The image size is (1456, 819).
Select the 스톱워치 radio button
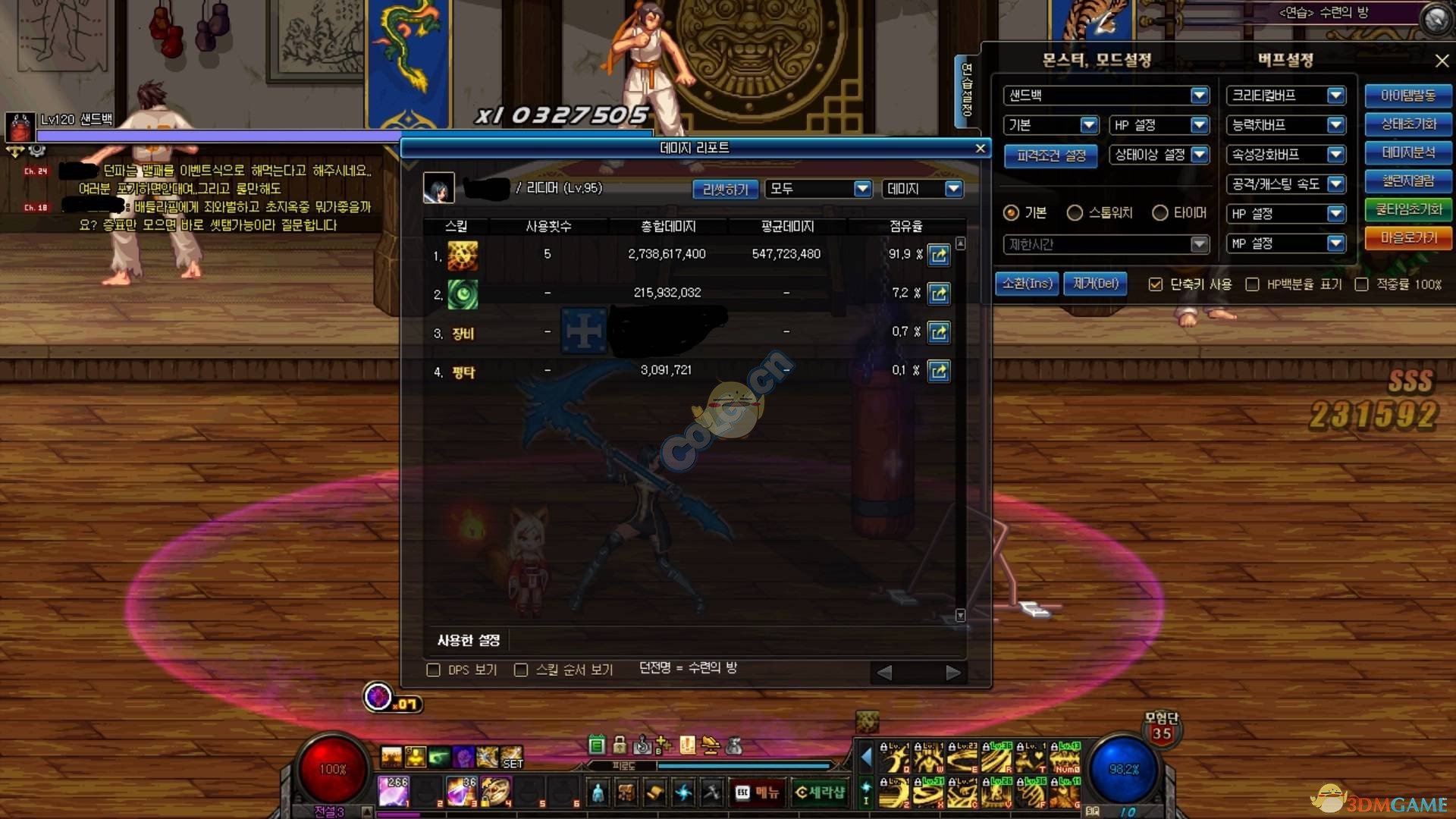pyautogui.click(x=1075, y=213)
